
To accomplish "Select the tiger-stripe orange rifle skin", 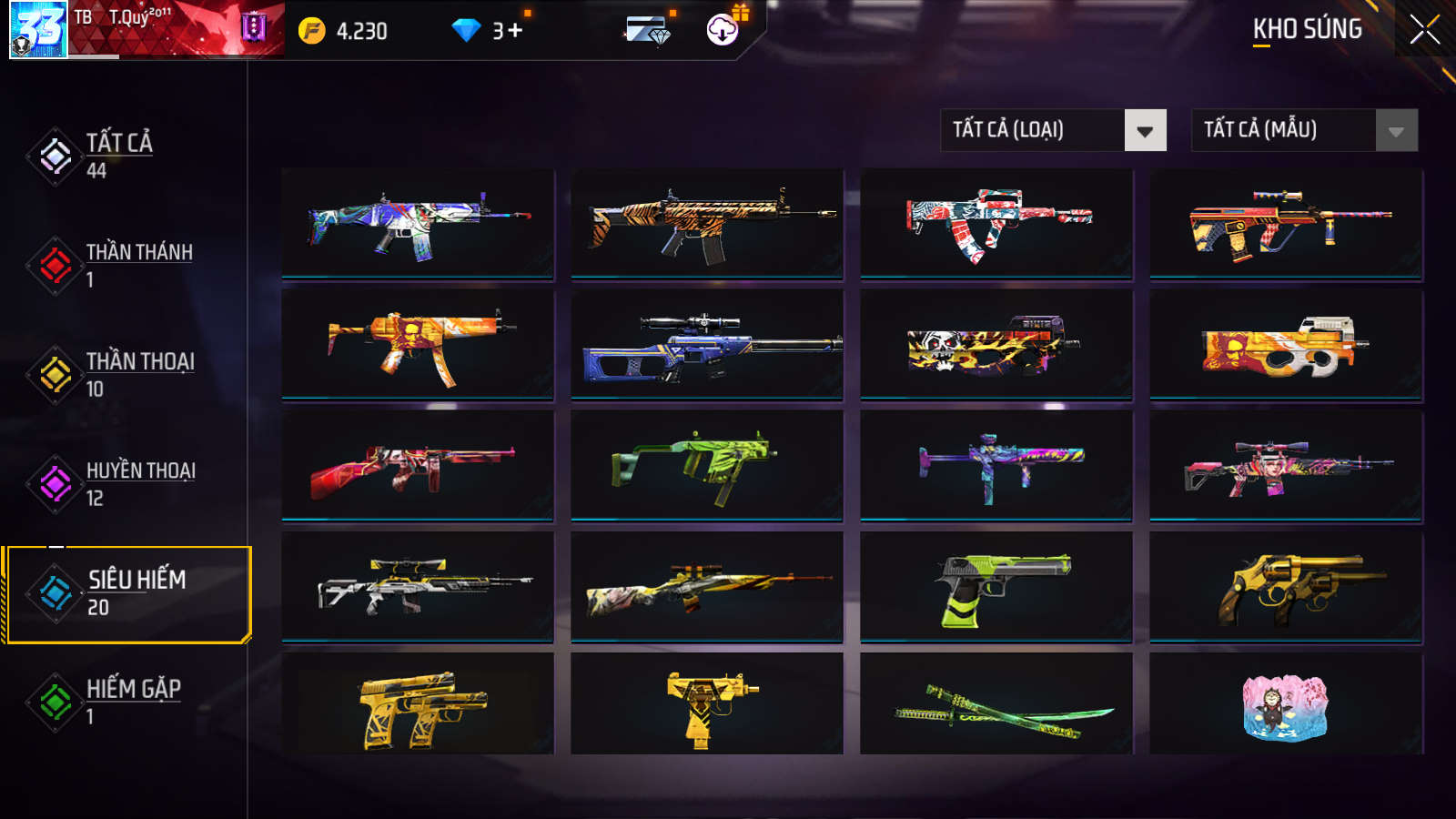I will pos(707,223).
